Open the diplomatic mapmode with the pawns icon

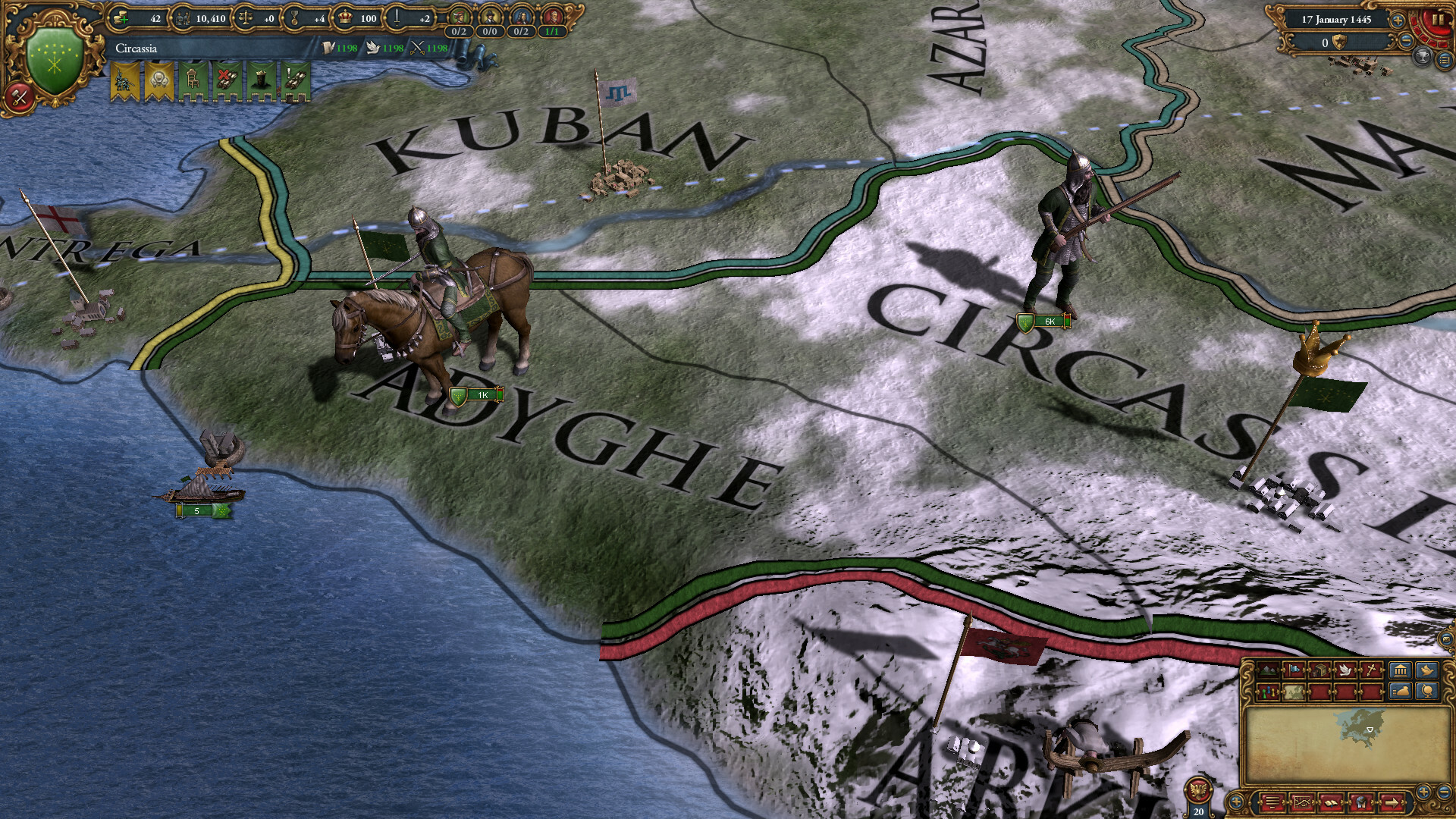1268,692
